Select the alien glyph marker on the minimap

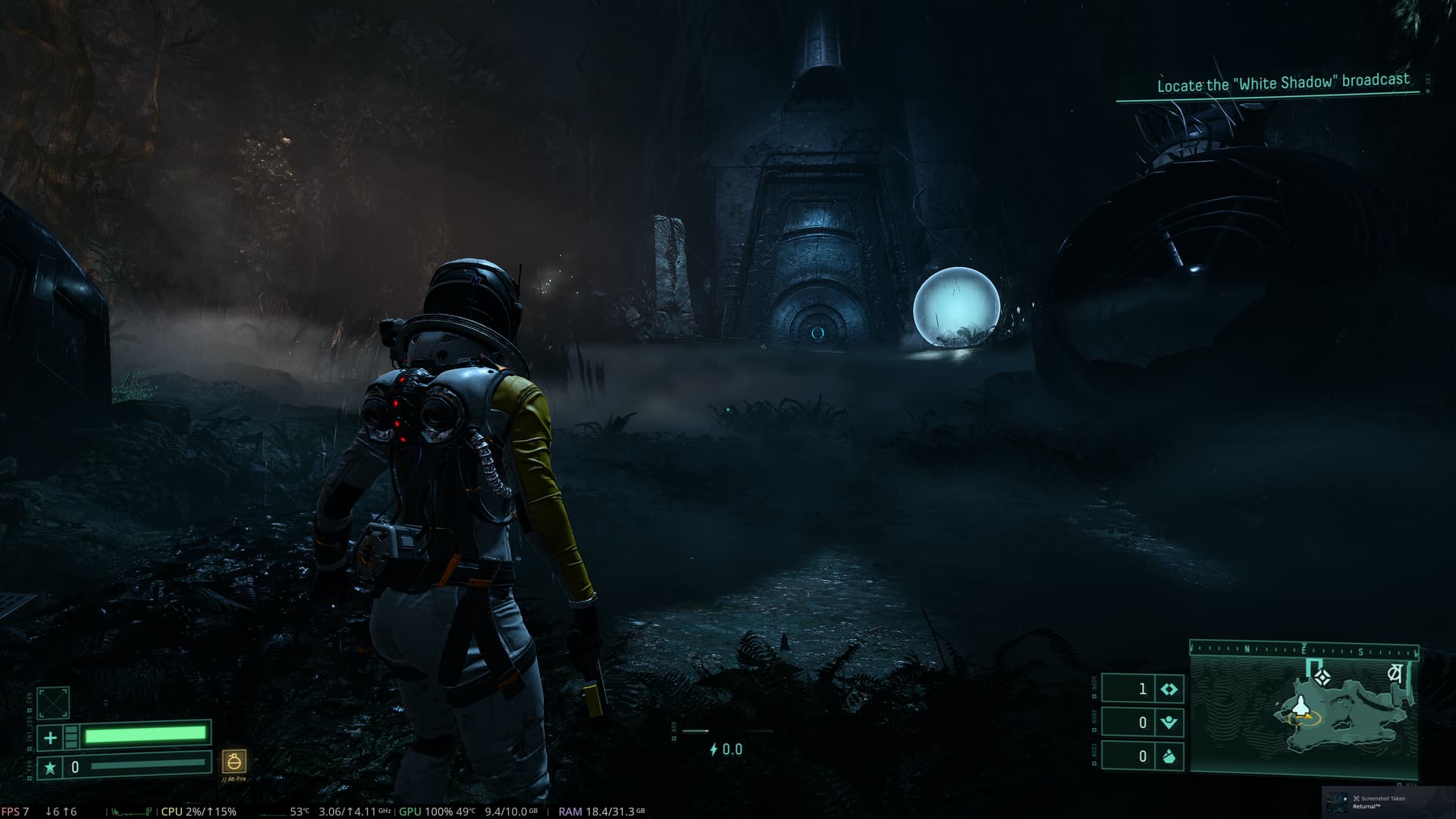(1394, 673)
